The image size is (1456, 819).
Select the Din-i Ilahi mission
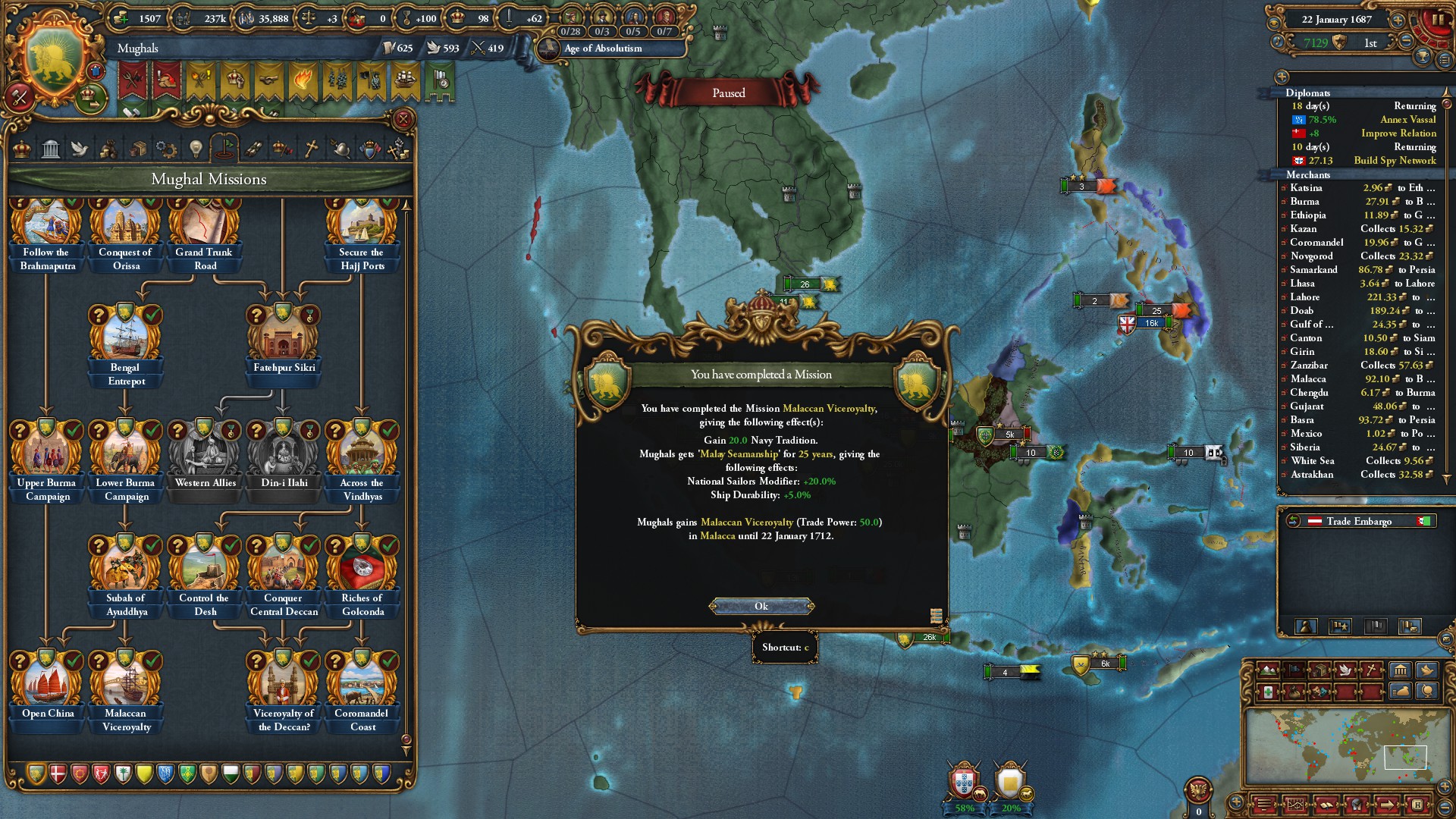point(284,453)
